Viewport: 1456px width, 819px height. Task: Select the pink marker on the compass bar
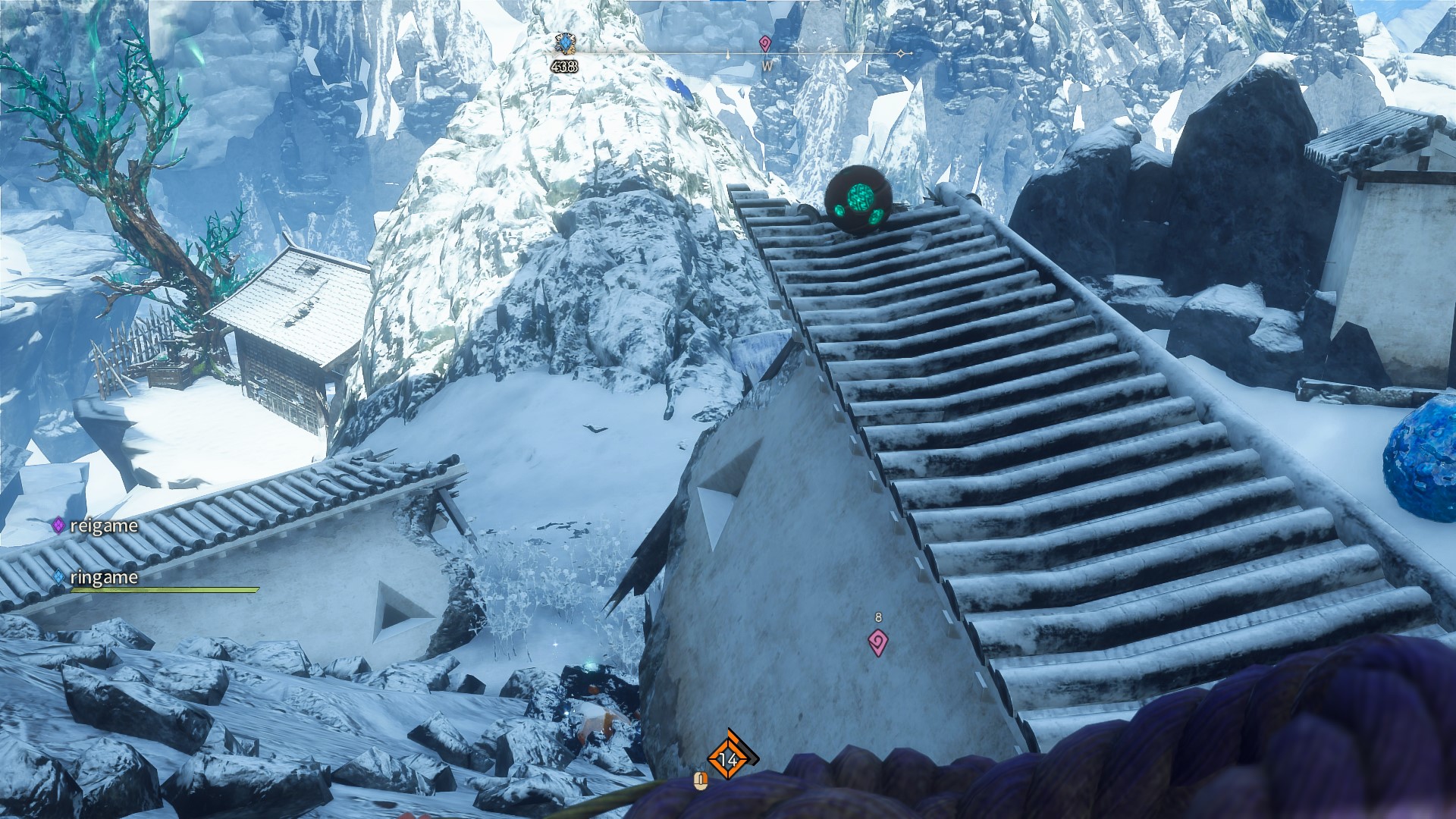[765, 44]
